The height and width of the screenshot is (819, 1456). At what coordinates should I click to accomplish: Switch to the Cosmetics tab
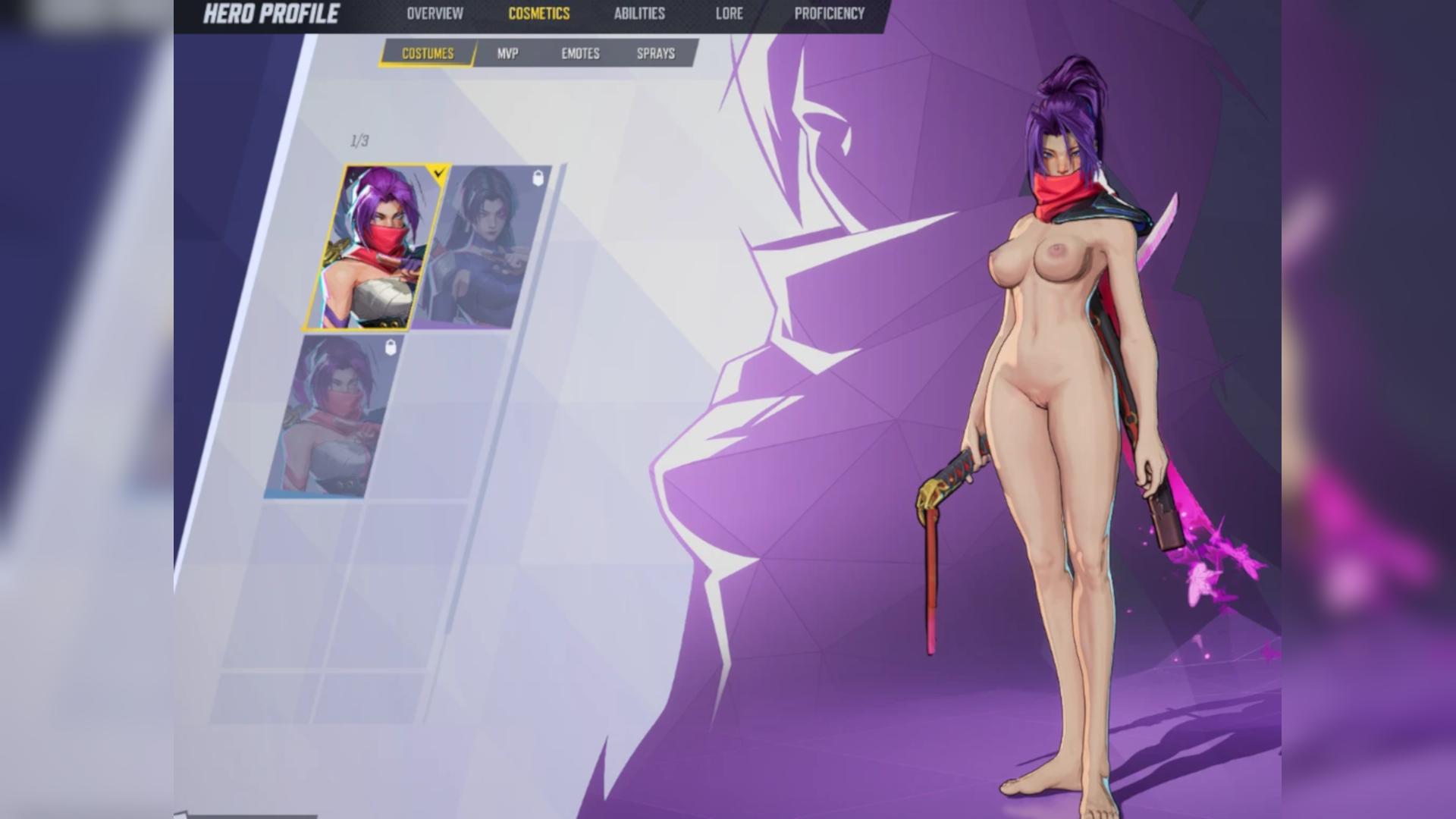(x=538, y=14)
